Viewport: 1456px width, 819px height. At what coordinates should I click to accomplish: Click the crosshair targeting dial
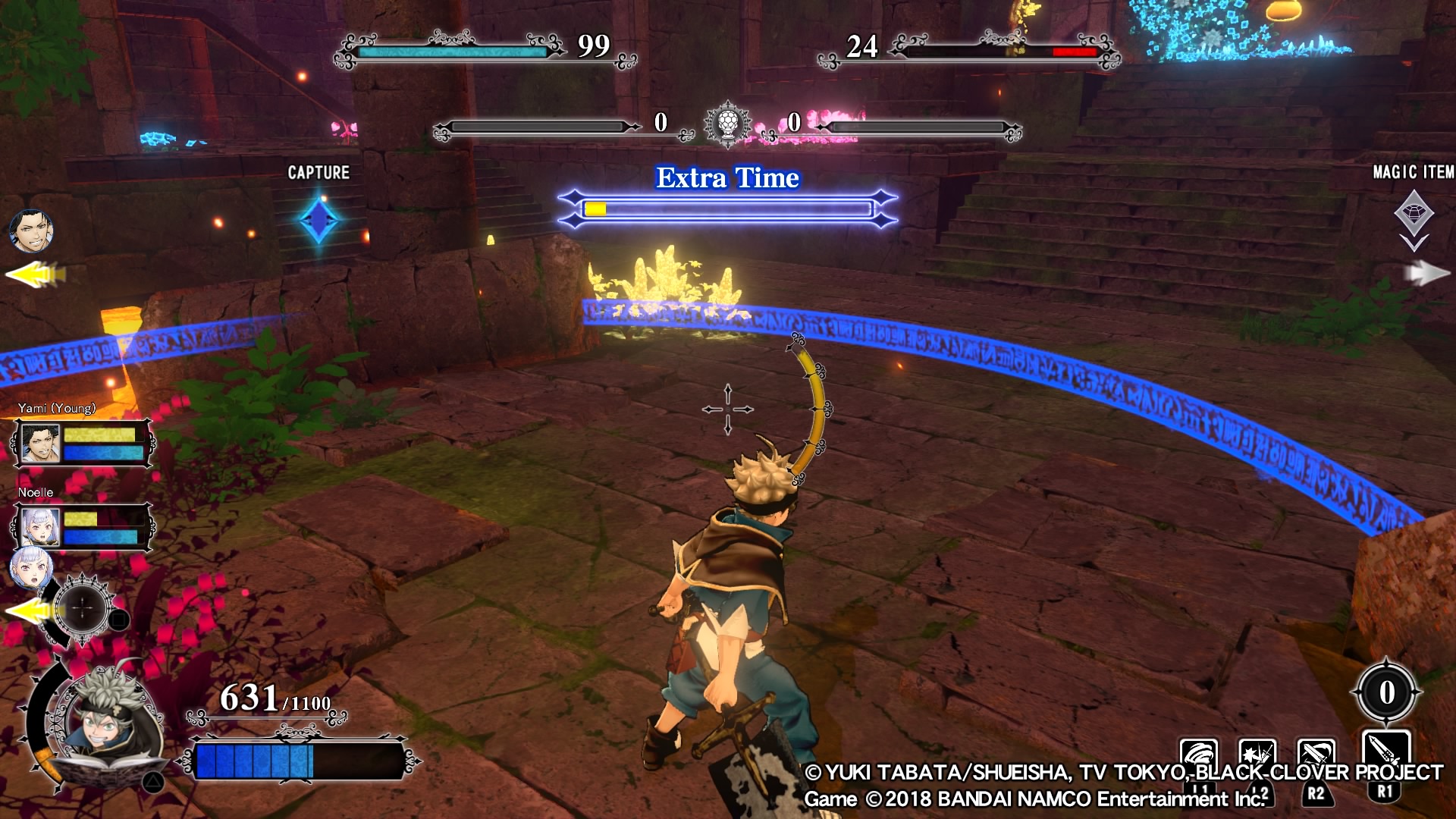click(83, 608)
